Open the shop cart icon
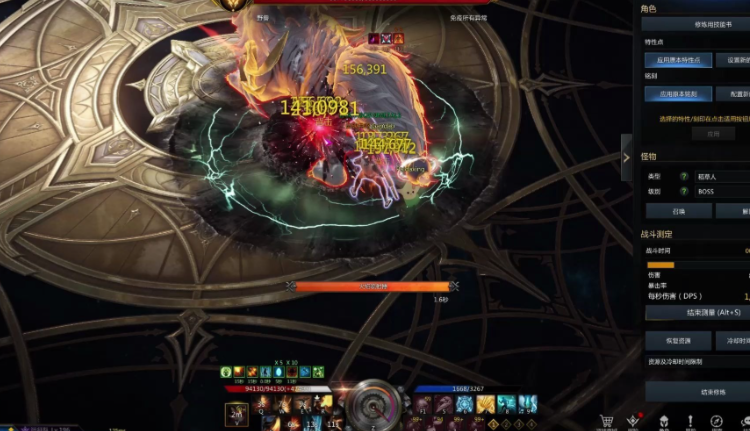The image size is (750, 431). click(x=605, y=422)
